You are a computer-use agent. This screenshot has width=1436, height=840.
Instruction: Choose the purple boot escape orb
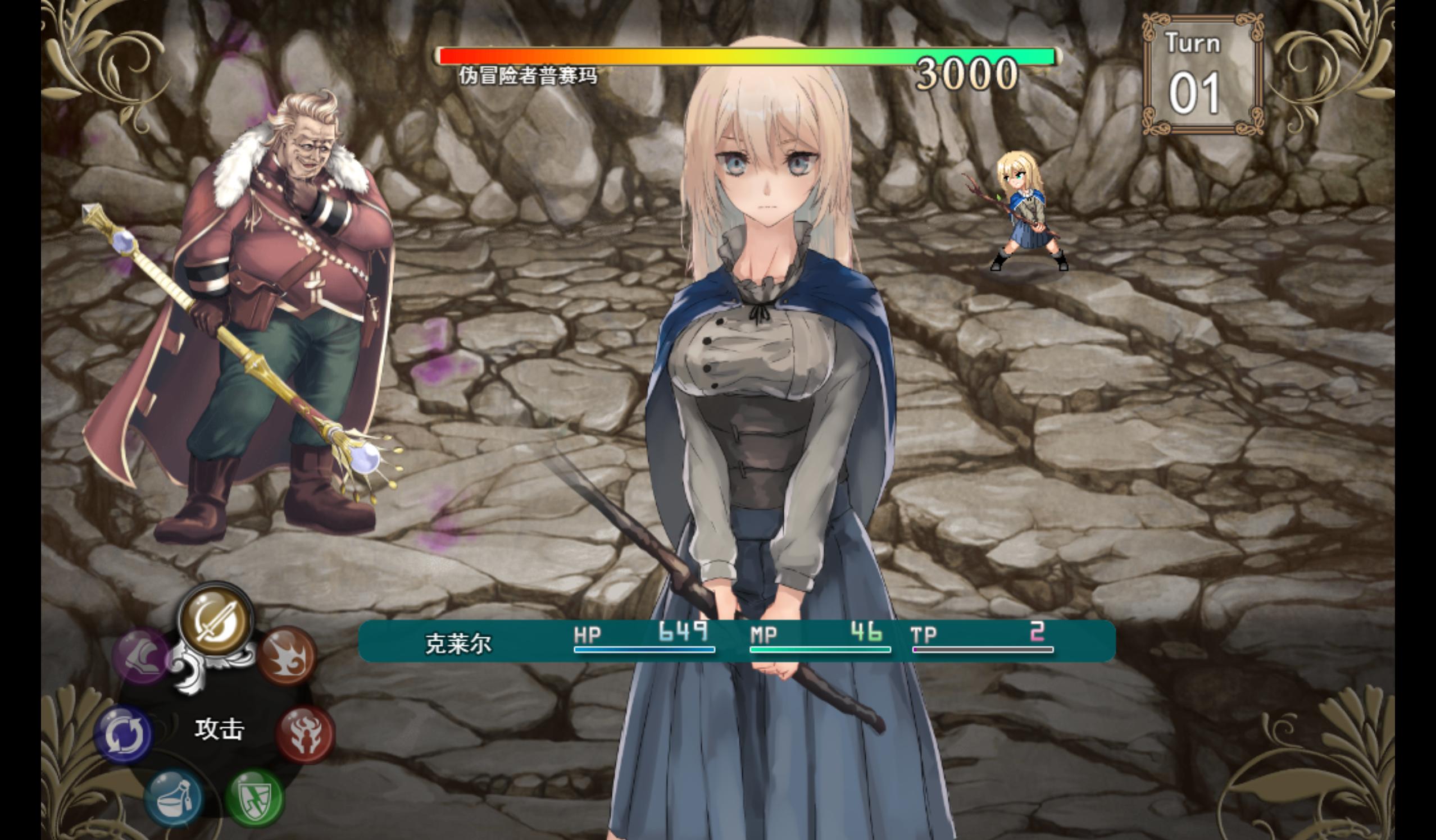click(x=142, y=656)
